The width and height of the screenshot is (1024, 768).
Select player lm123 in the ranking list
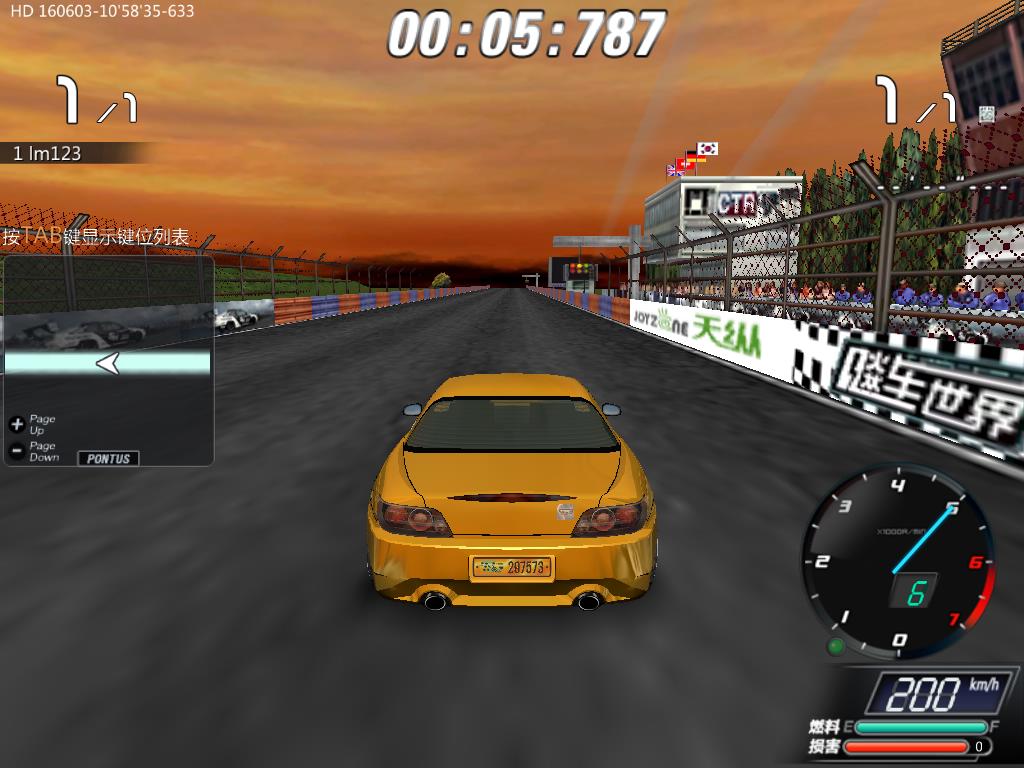tap(48, 154)
